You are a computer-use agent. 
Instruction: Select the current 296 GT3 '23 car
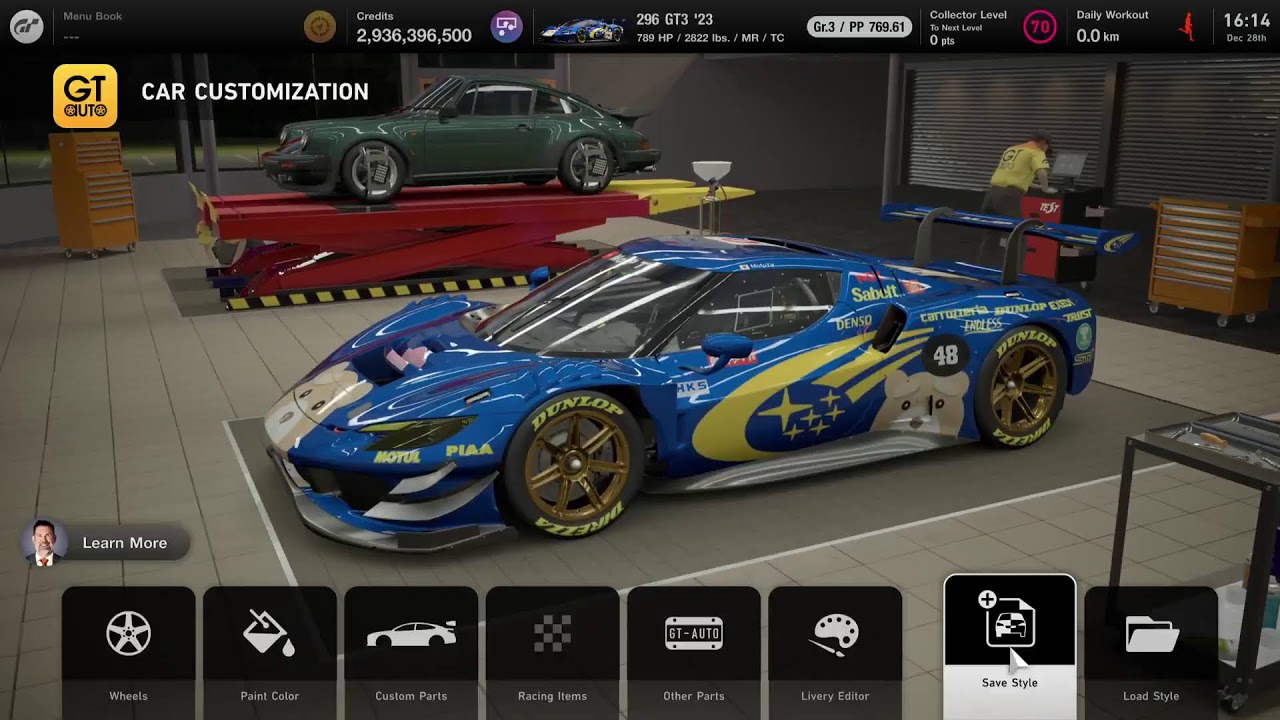(660, 28)
